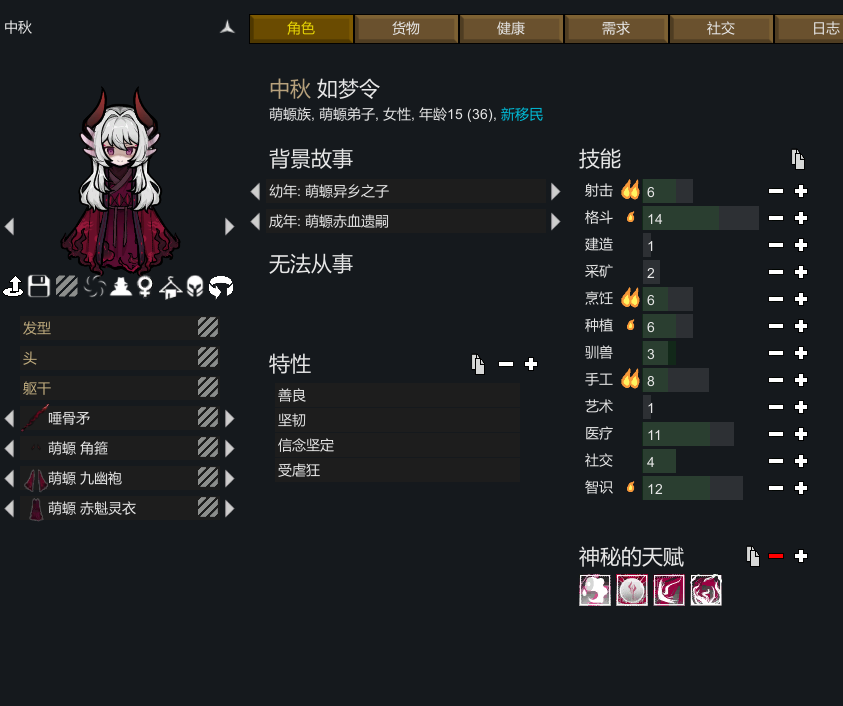Choose next 幼年 backstory option
This screenshot has height=706, width=843.
tap(556, 191)
